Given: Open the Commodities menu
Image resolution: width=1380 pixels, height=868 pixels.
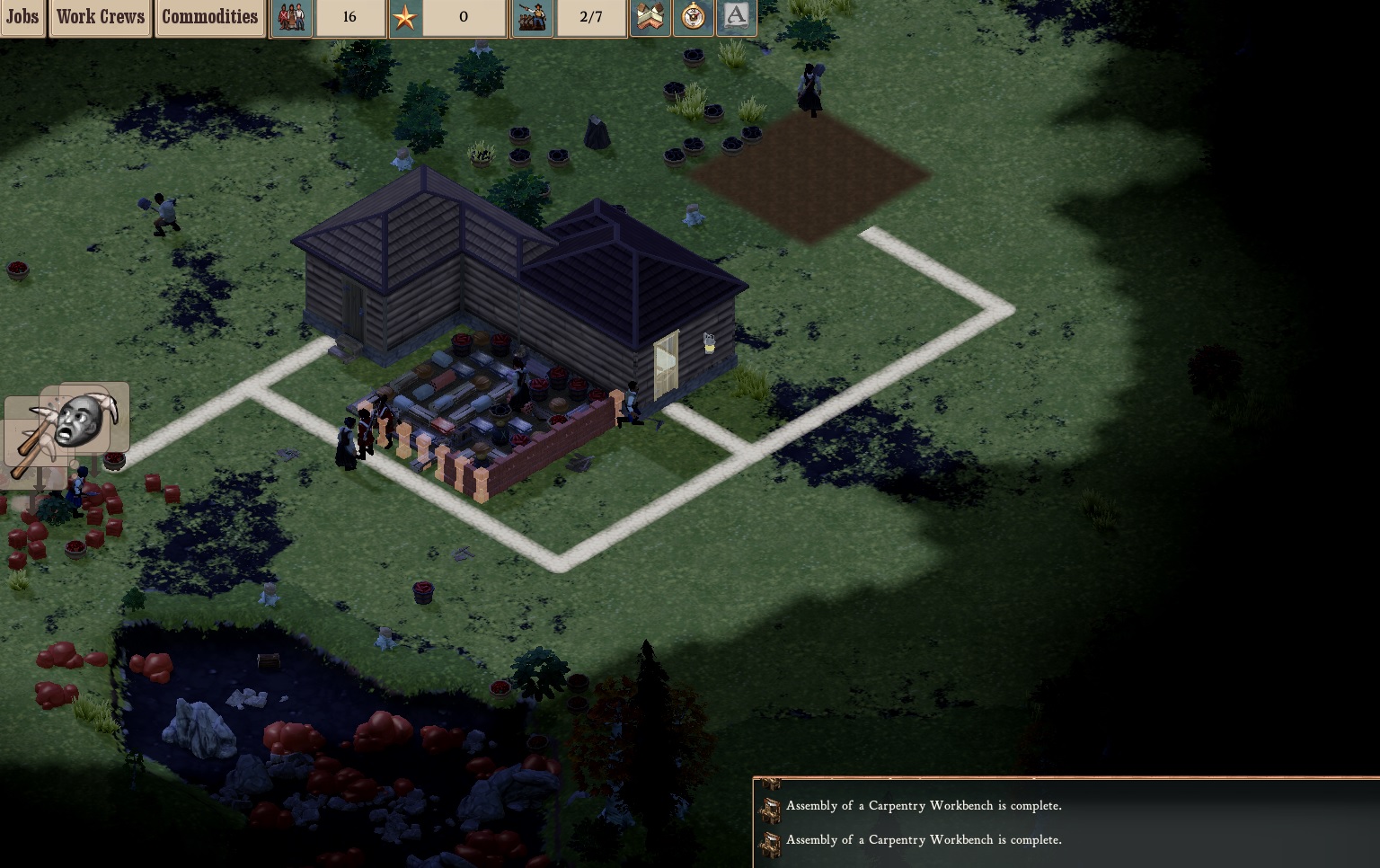Looking at the screenshot, I should tap(210, 17).
